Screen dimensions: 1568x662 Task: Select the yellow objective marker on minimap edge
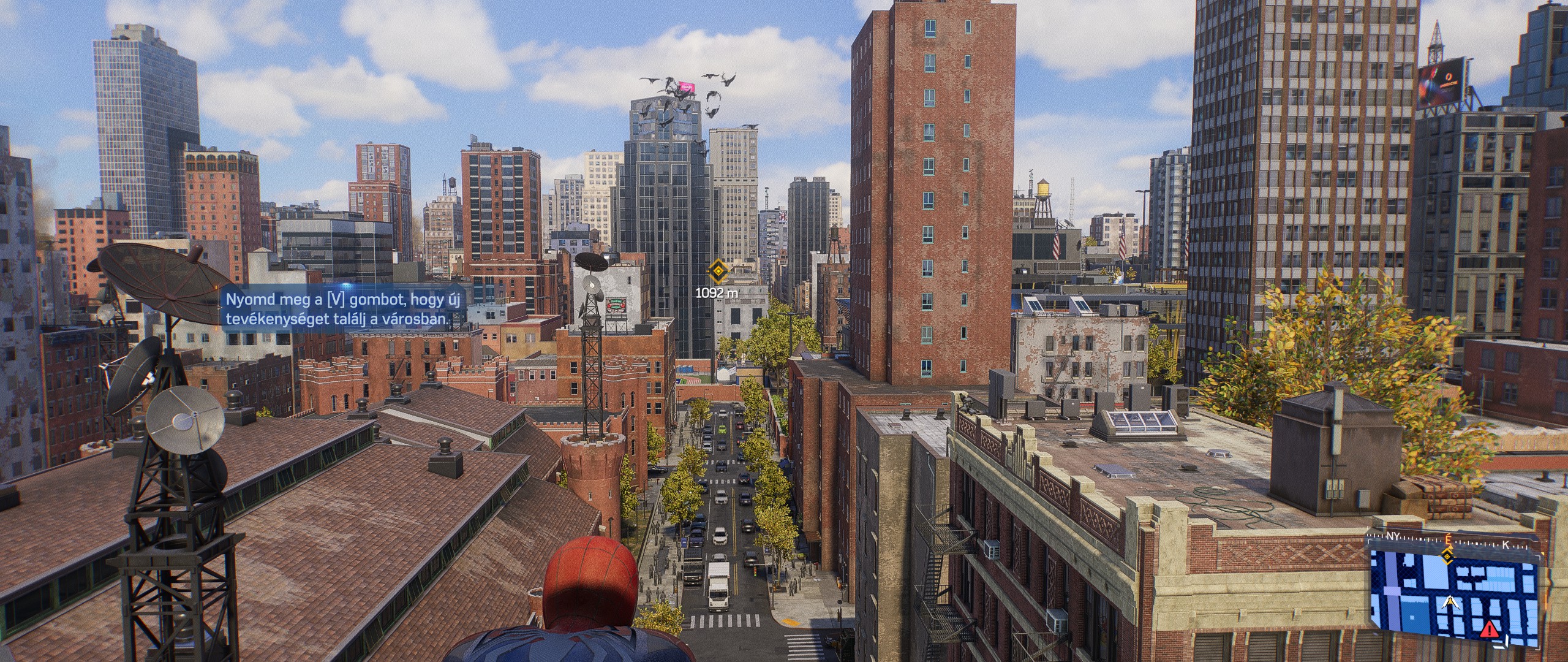coord(1447,557)
